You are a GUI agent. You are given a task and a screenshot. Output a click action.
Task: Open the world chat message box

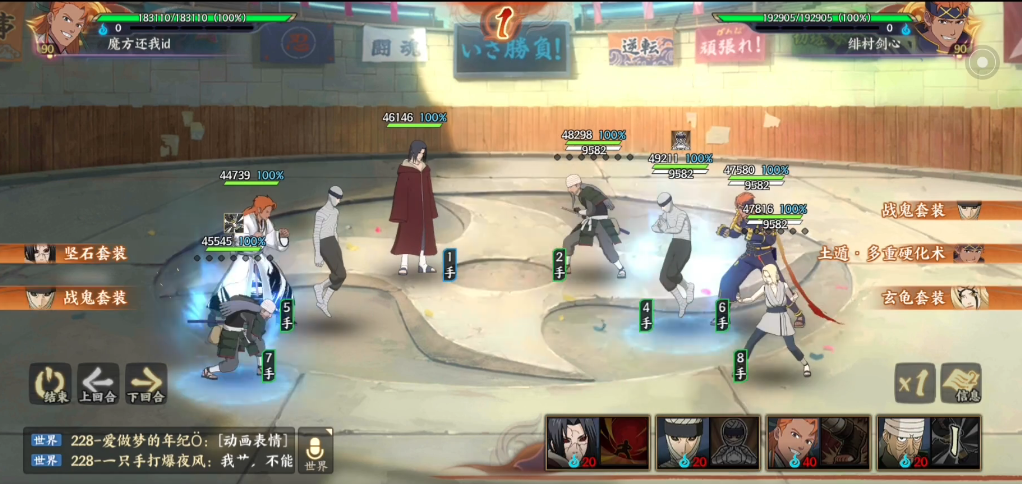click(x=160, y=450)
